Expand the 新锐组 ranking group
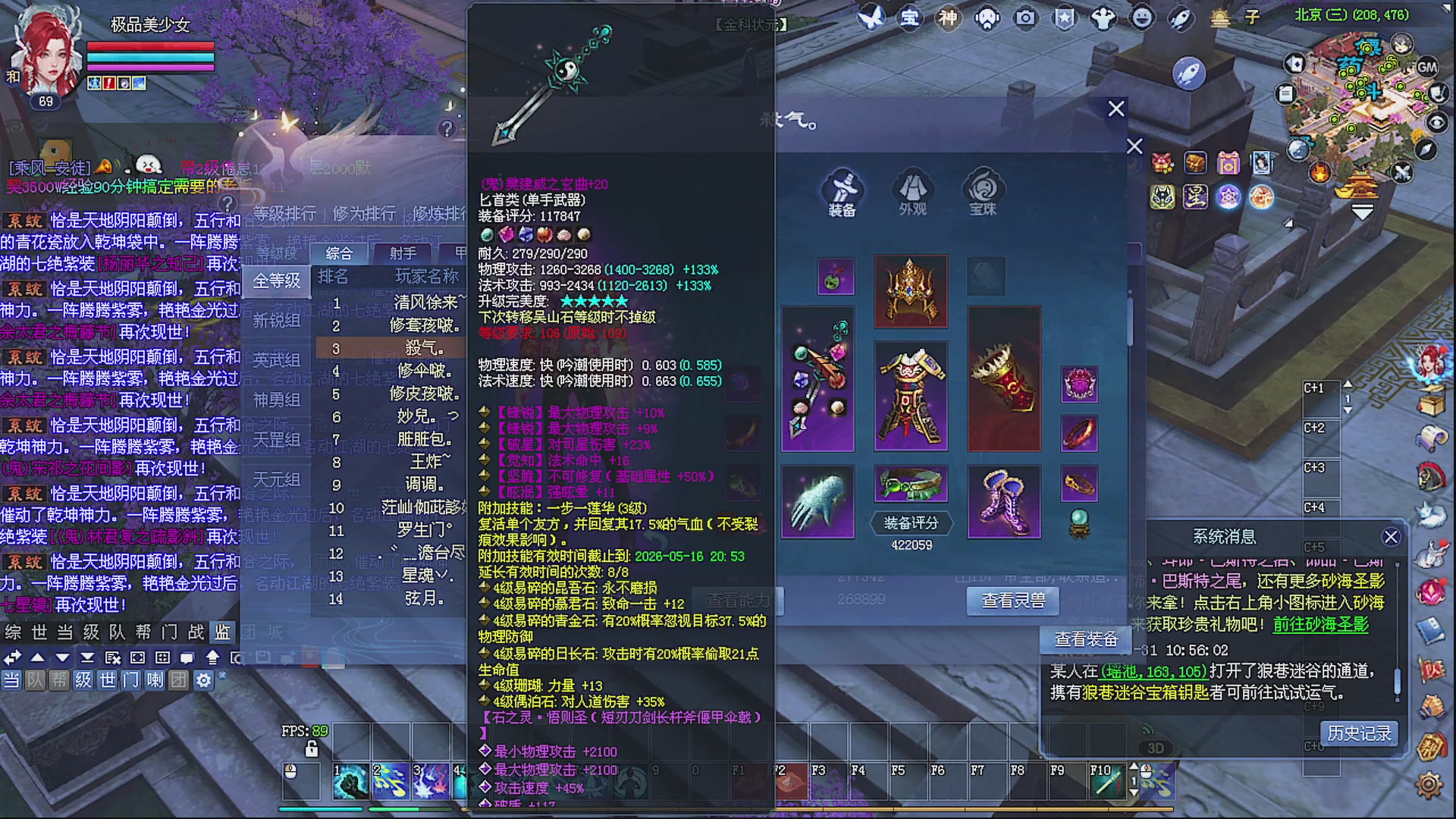 point(278,321)
